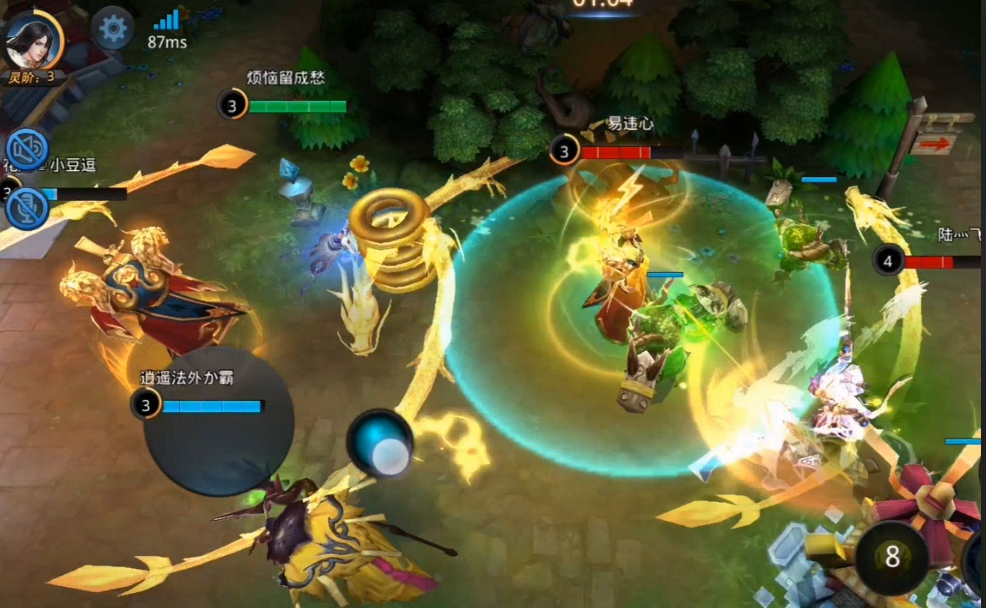The height and width of the screenshot is (608, 986).
Task: Open the gear settings menu
Action: click(113, 28)
